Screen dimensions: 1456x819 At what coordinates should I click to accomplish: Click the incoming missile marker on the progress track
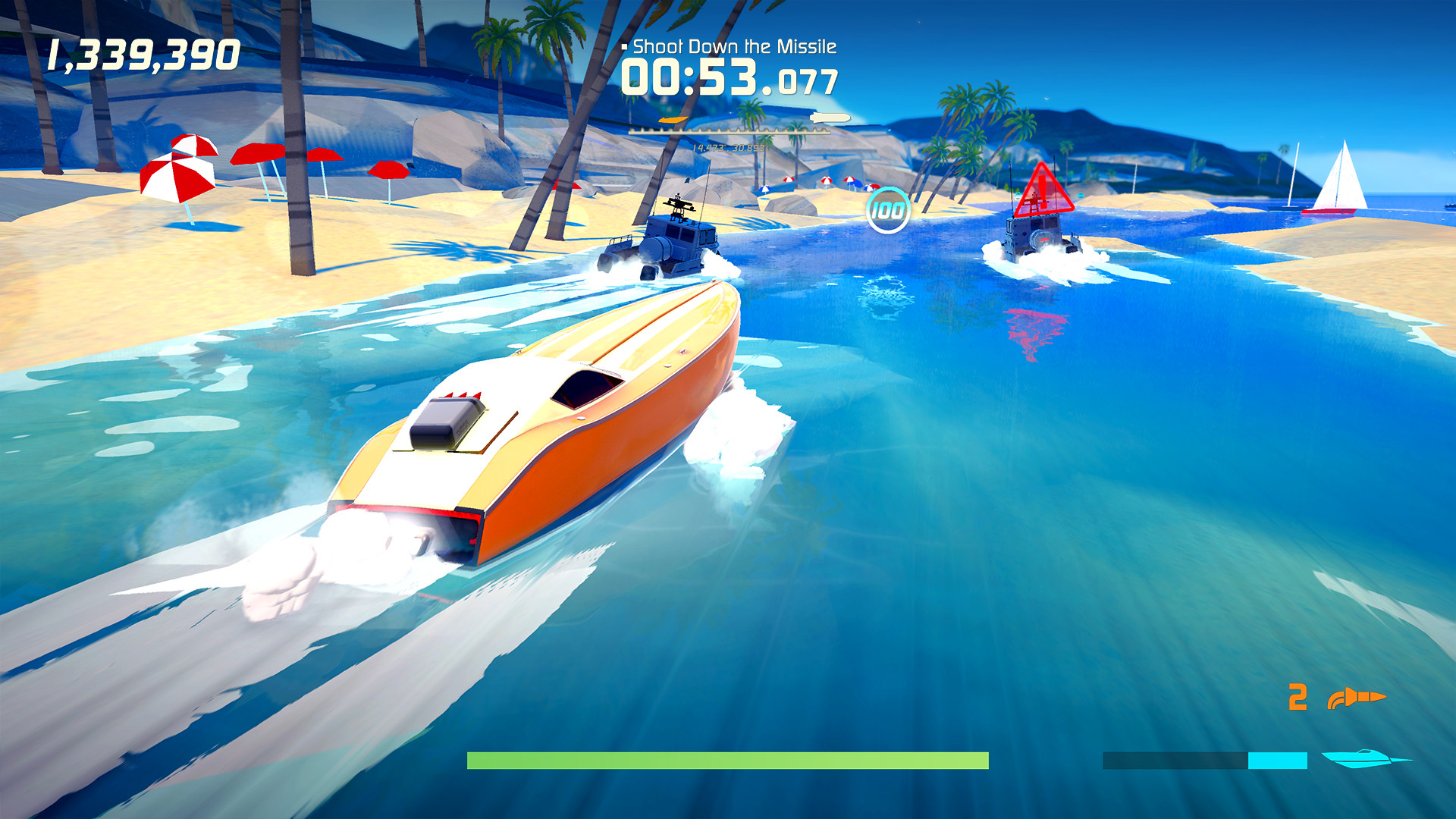click(829, 116)
